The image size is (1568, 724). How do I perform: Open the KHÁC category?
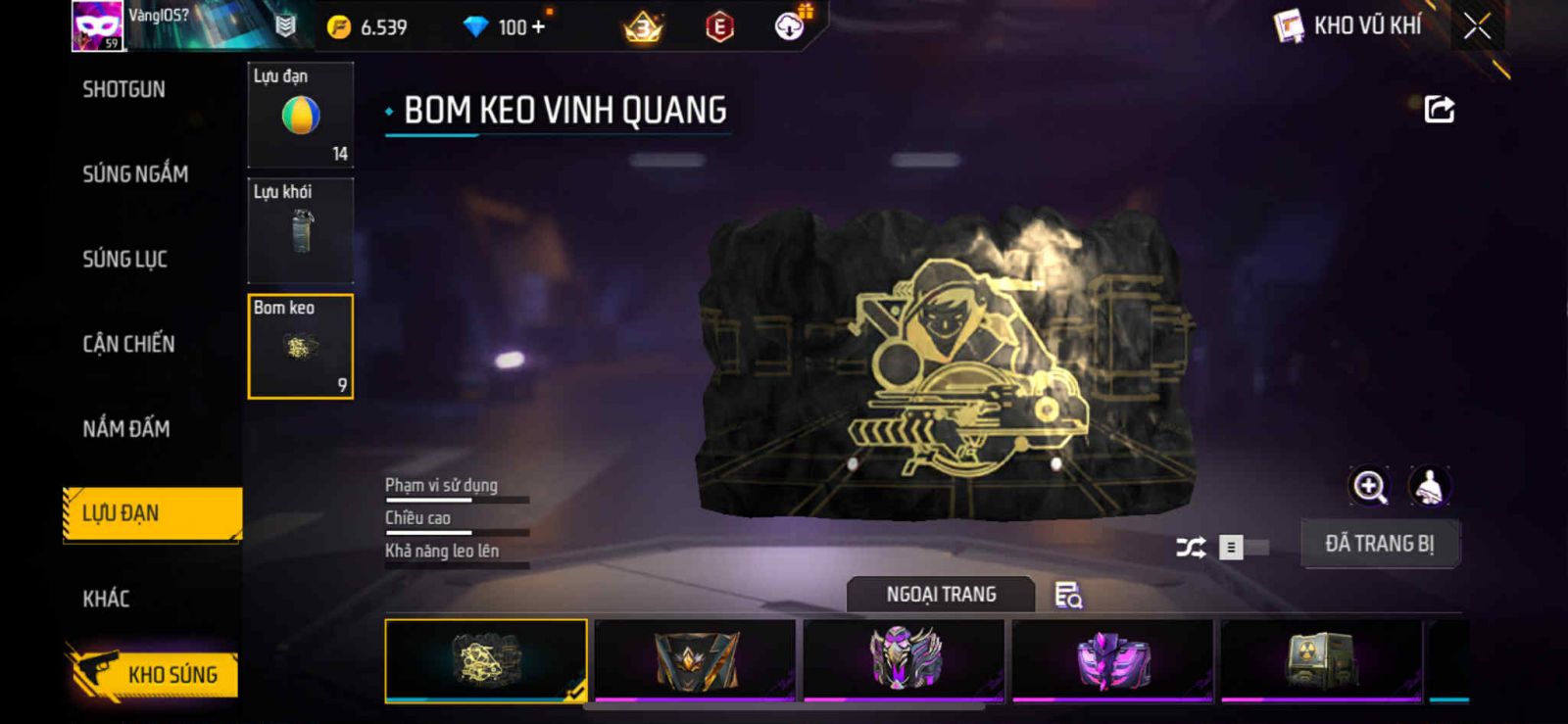coord(106,599)
